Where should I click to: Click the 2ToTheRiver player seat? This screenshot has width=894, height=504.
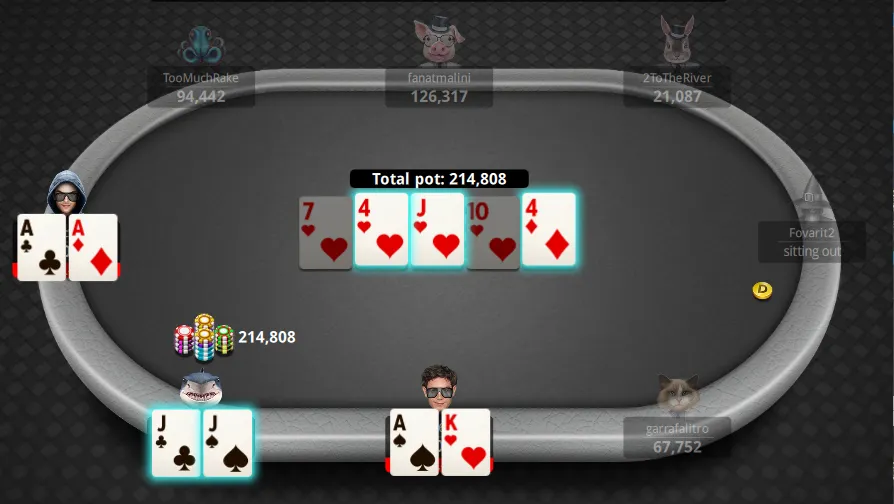(678, 87)
